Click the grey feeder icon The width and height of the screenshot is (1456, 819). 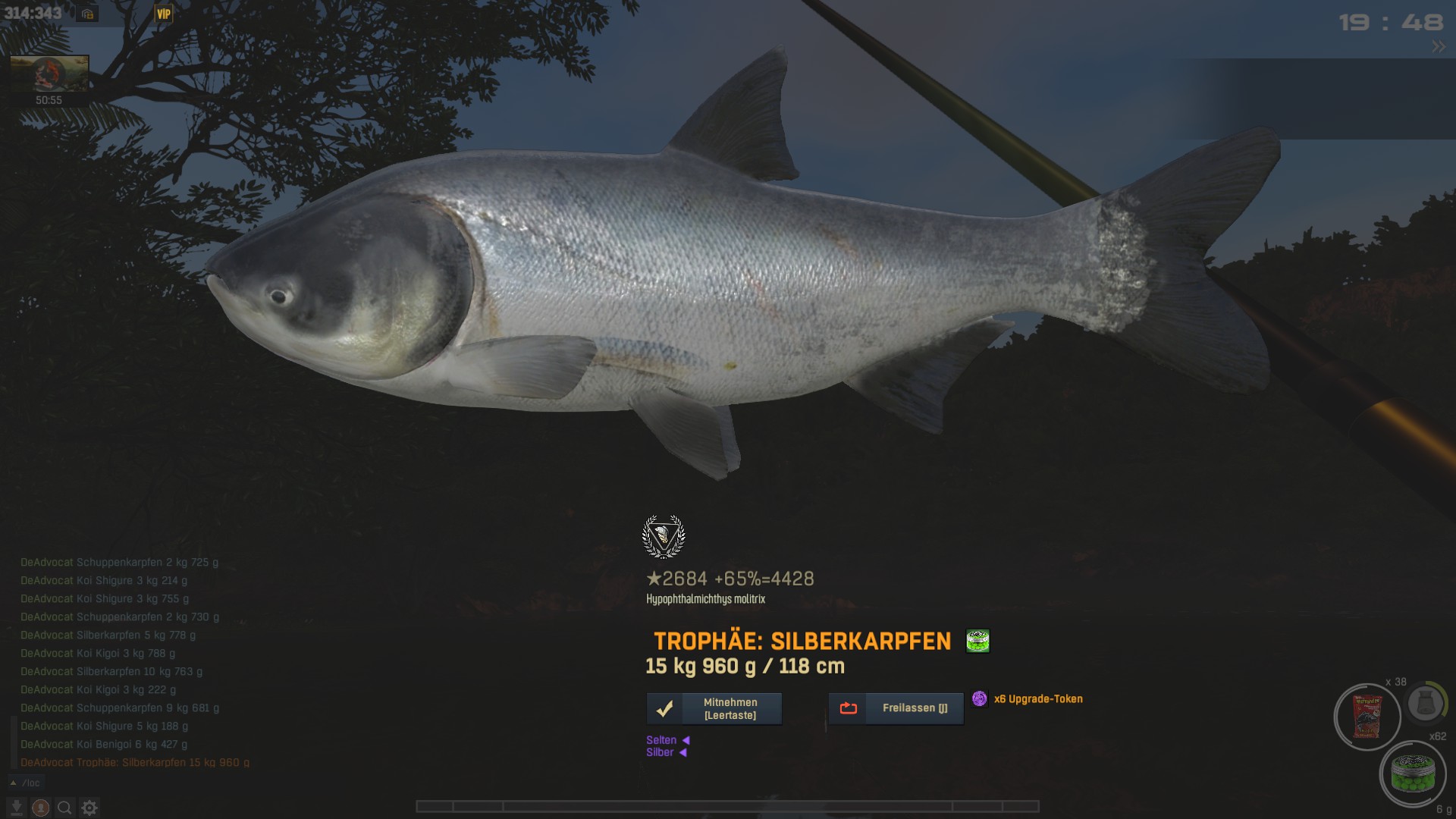[x=1424, y=704]
